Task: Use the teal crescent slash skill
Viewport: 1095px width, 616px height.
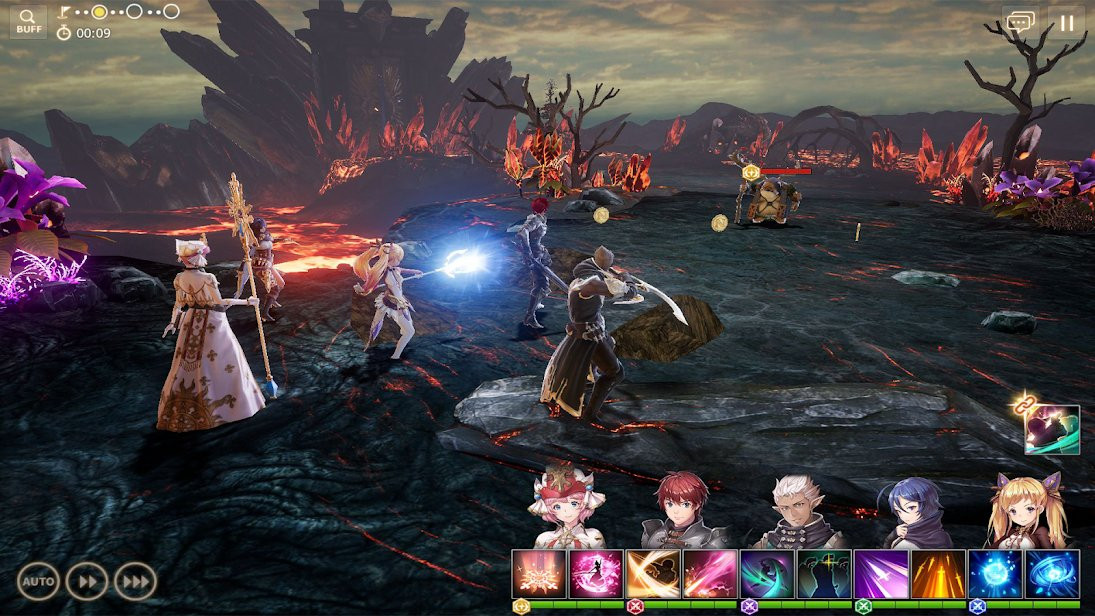Action: pyautogui.click(x=767, y=574)
